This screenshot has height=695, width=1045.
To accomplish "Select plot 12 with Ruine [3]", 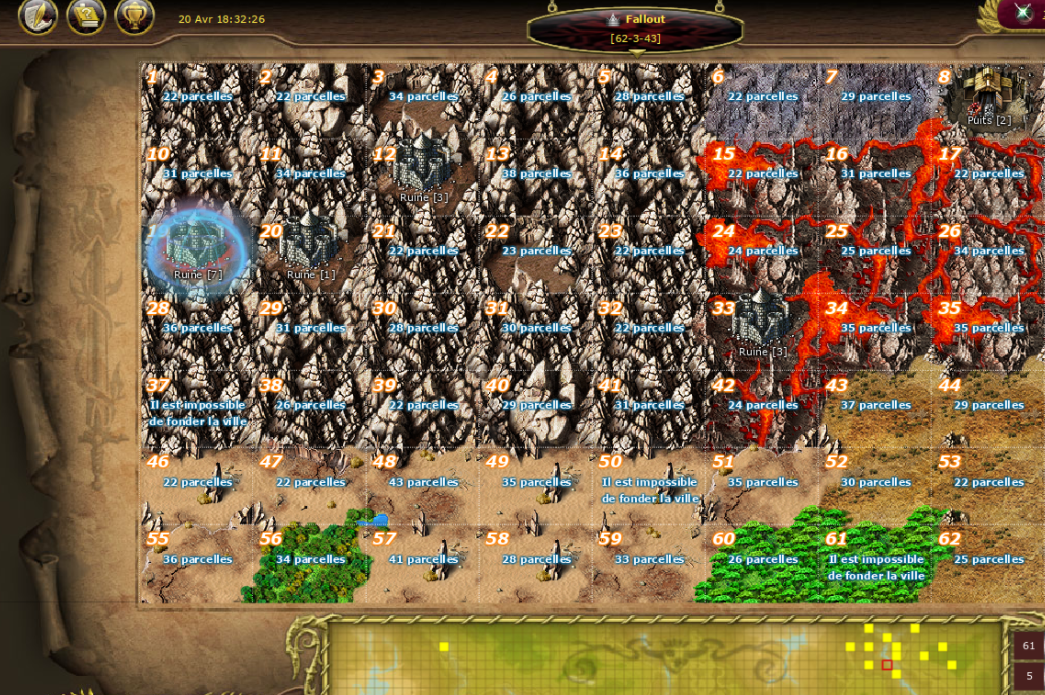I will (423, 172).
